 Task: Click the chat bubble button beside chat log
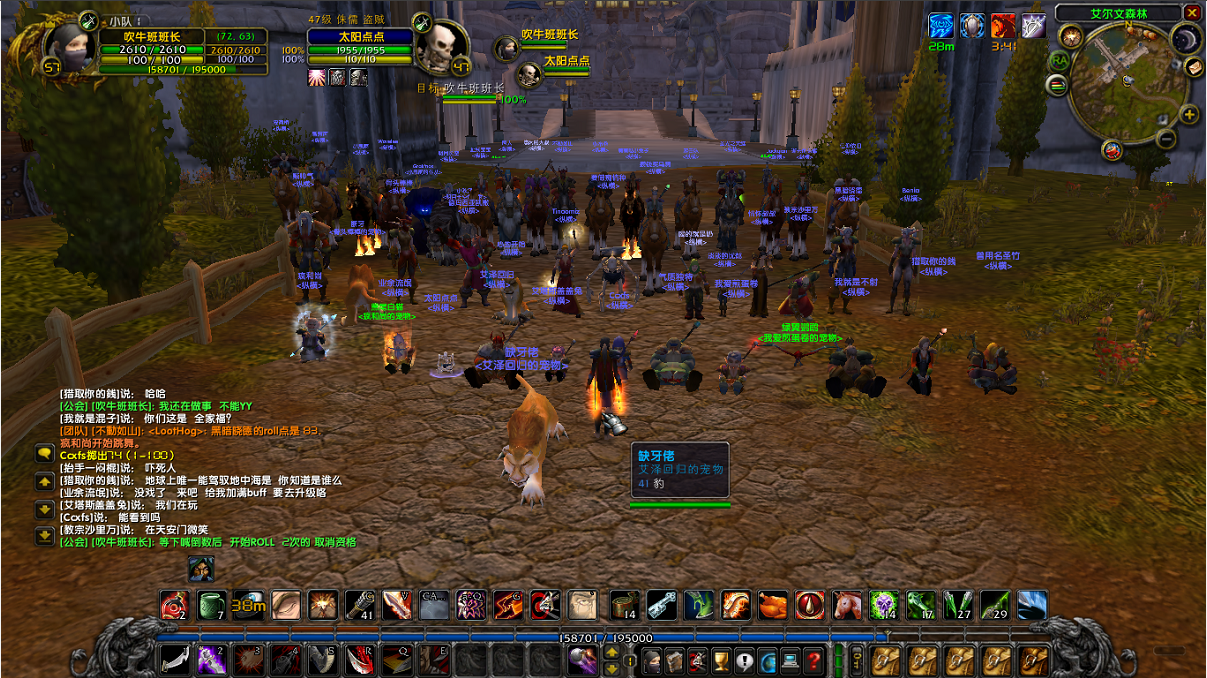tap(44, 453)
